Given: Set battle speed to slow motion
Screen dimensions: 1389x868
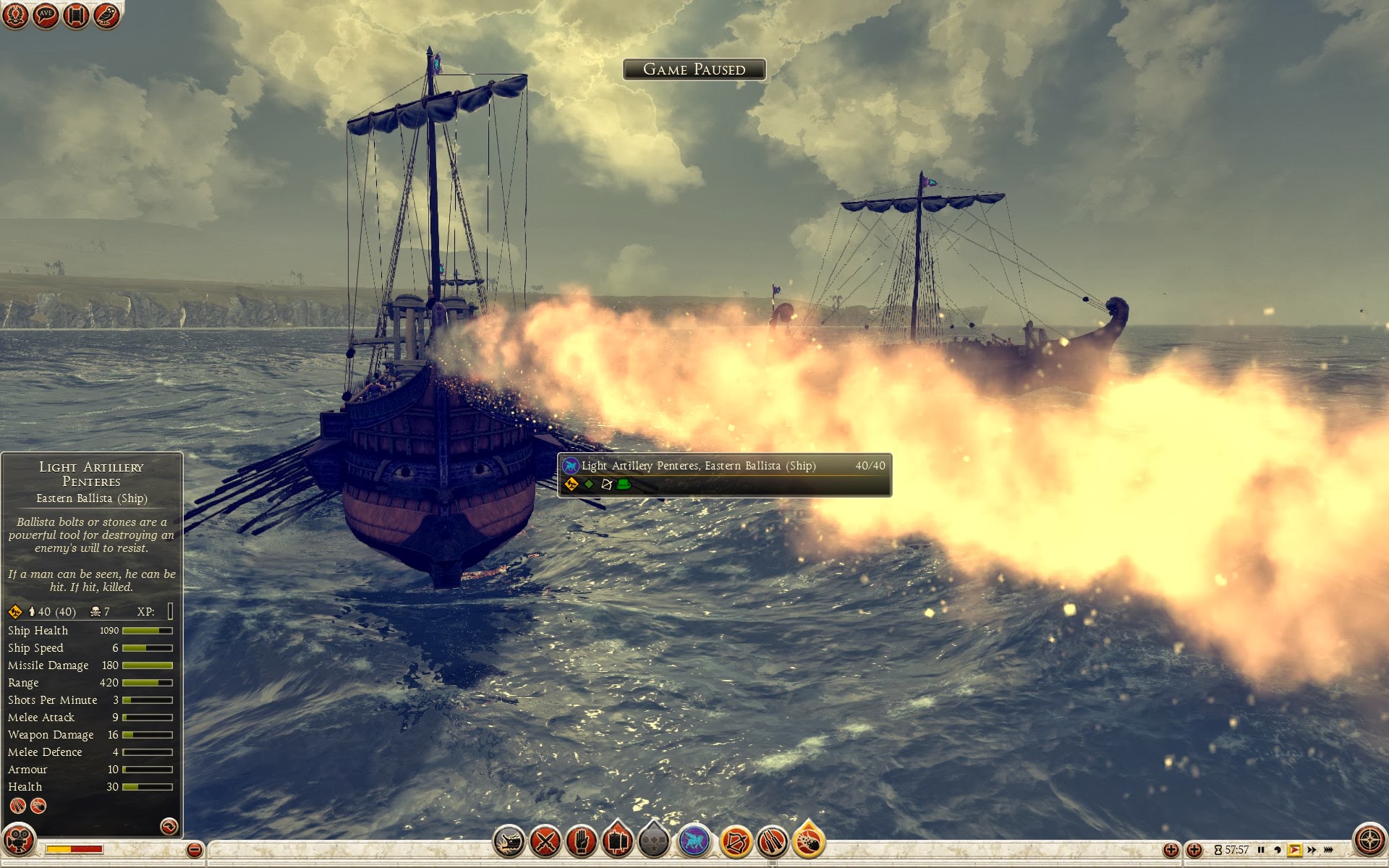Looking at the screenshot, I should (1278, 850).
